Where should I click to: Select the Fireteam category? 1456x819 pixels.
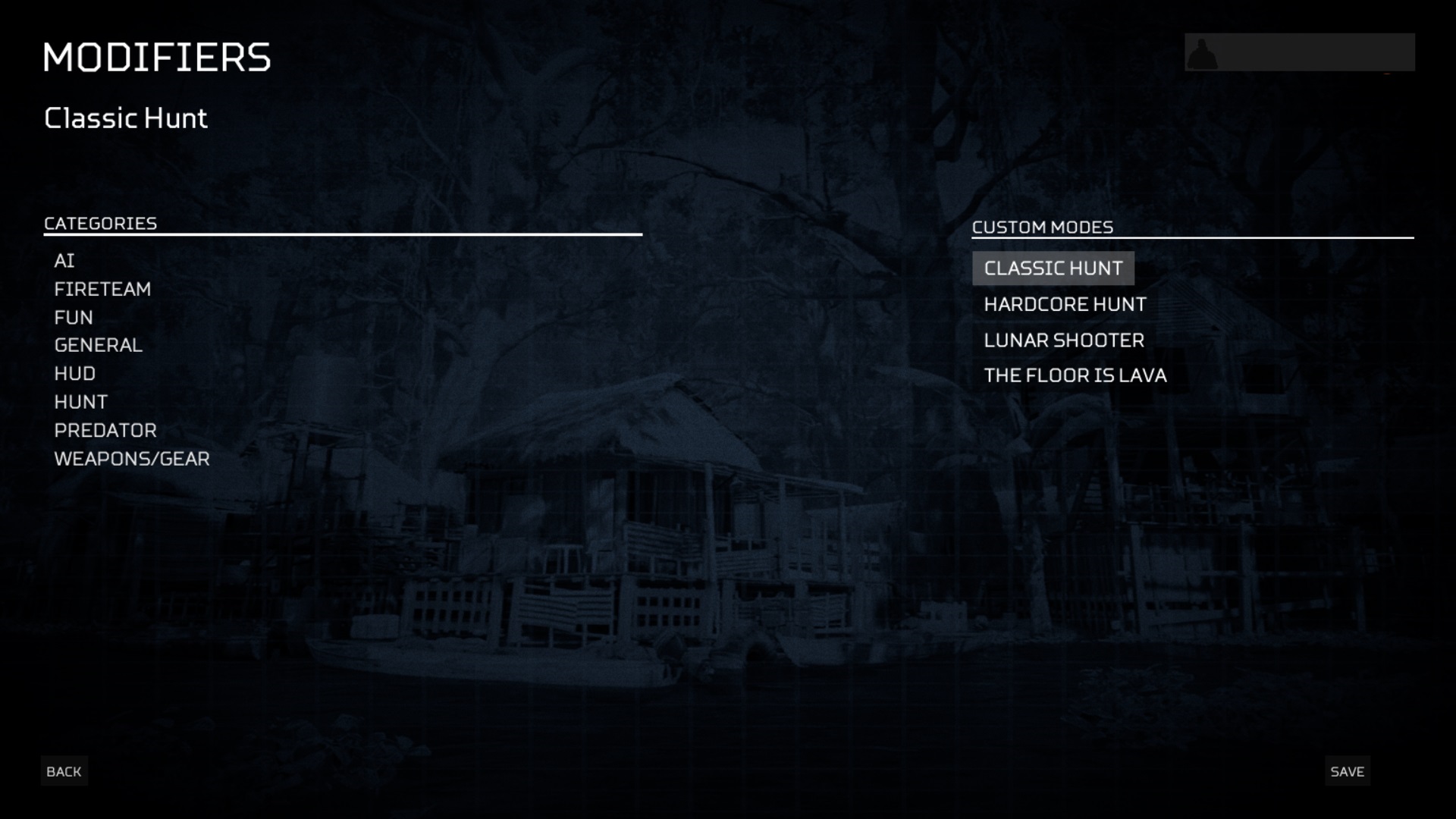(102, 289)
